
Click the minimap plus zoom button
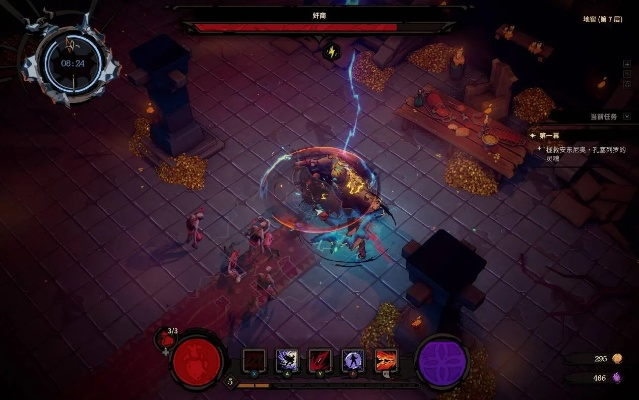click(x=113, y=68)
